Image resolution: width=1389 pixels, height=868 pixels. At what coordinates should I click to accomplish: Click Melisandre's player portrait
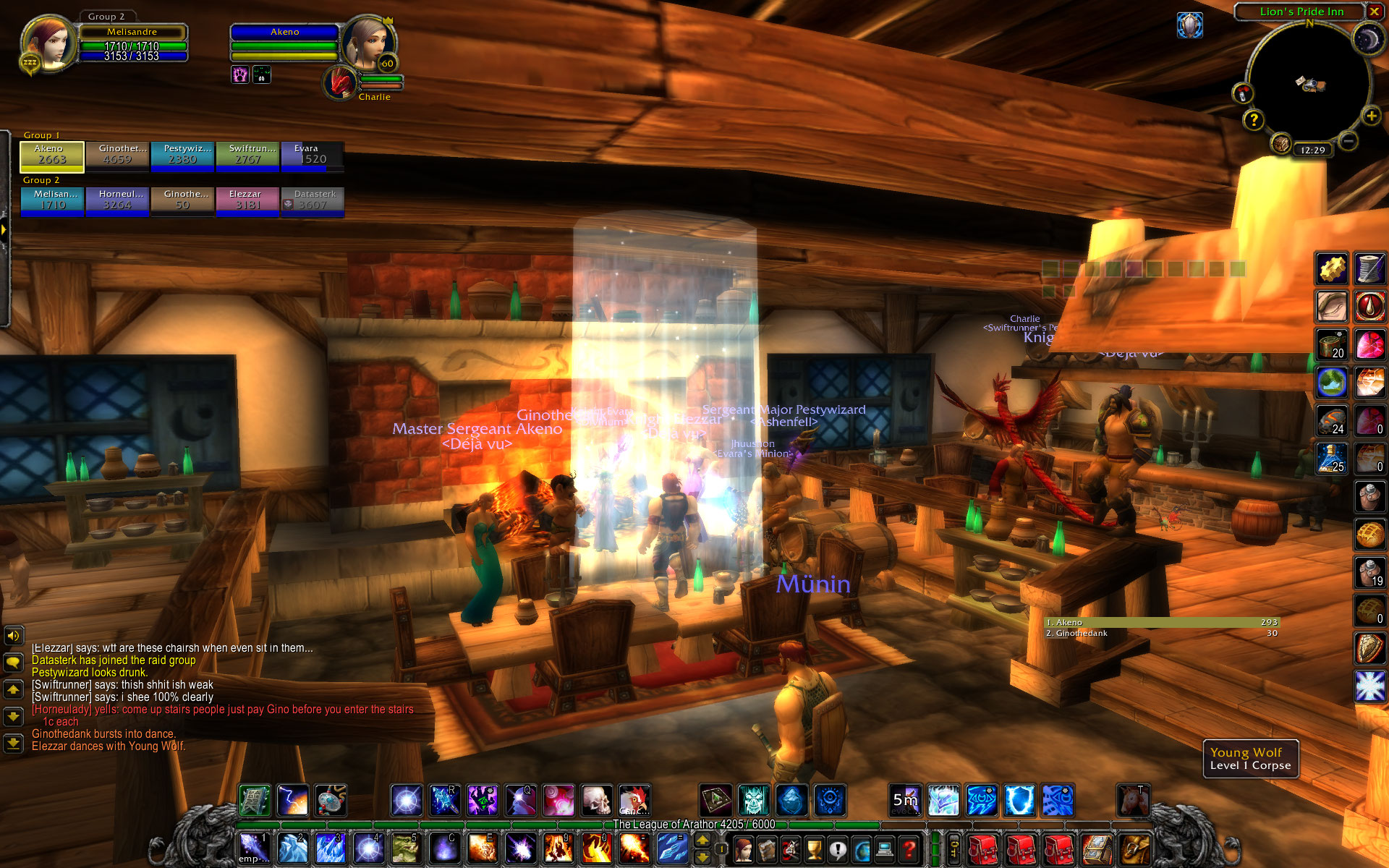coord(49,42)
